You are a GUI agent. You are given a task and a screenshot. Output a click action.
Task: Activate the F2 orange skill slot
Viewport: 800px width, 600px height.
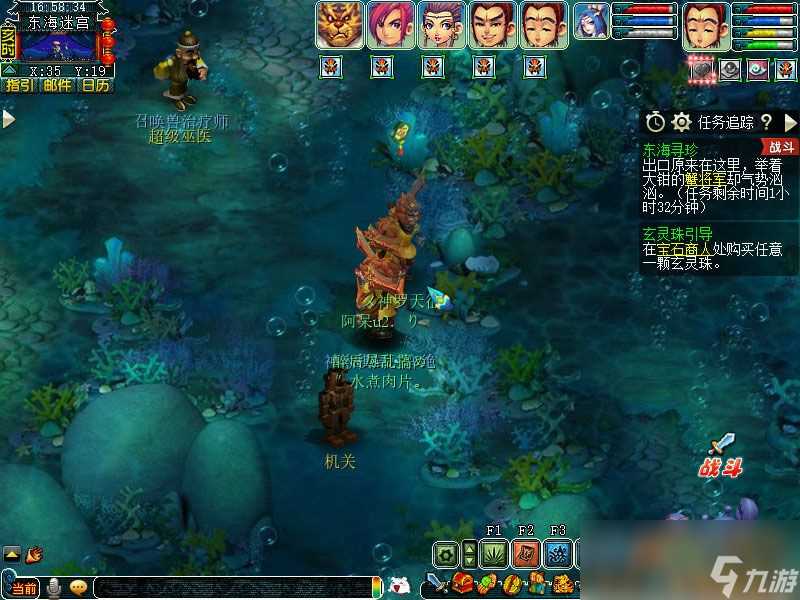[526, 553]
